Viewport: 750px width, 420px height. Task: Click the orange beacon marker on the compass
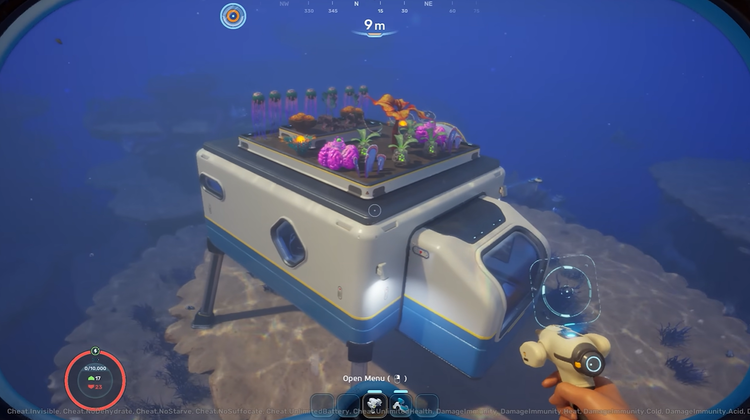click(x=233, y=15)
